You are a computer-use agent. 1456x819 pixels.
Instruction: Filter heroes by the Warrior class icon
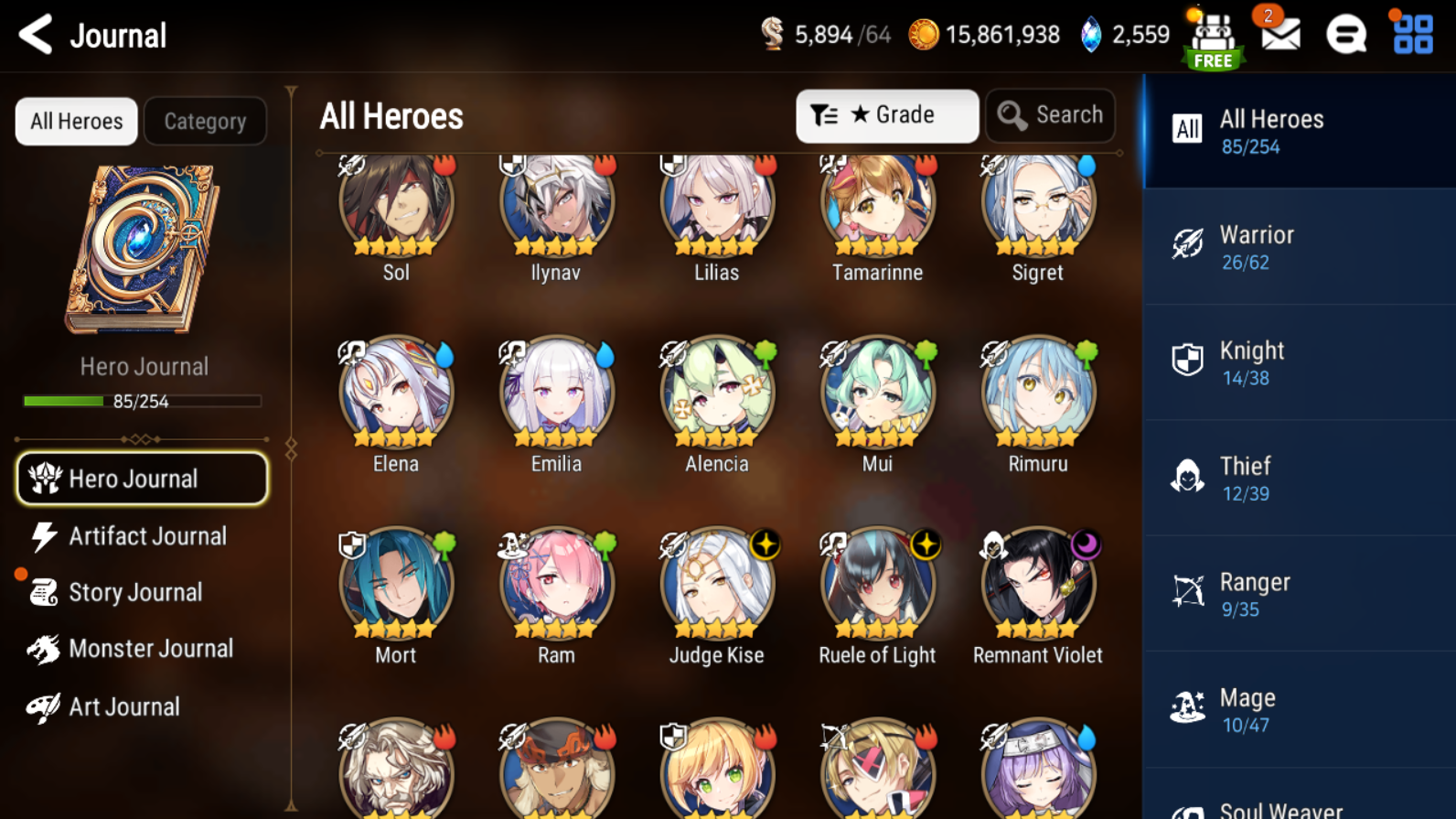point(1186,245)
